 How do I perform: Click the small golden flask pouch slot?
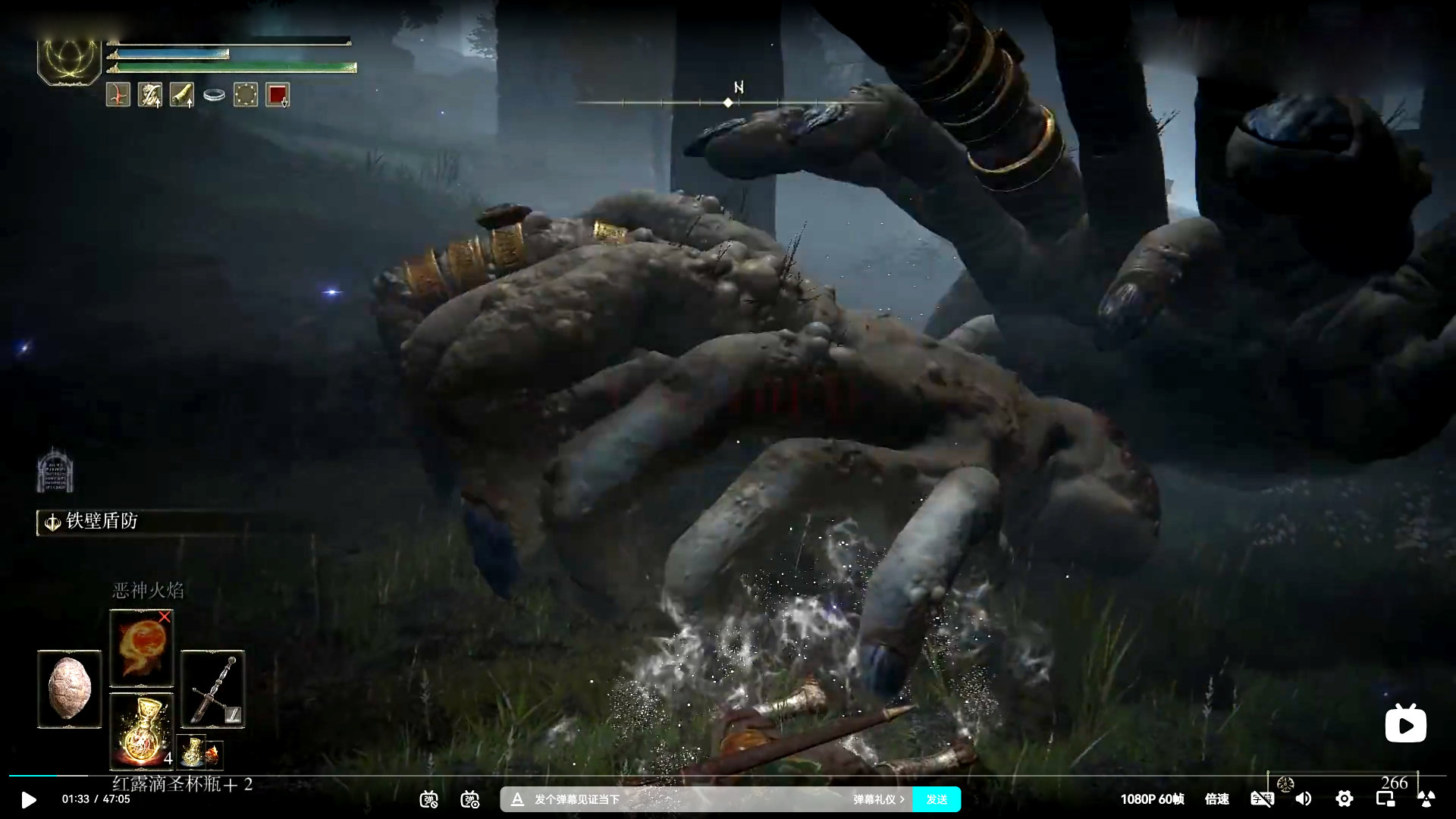pos(192,752)
